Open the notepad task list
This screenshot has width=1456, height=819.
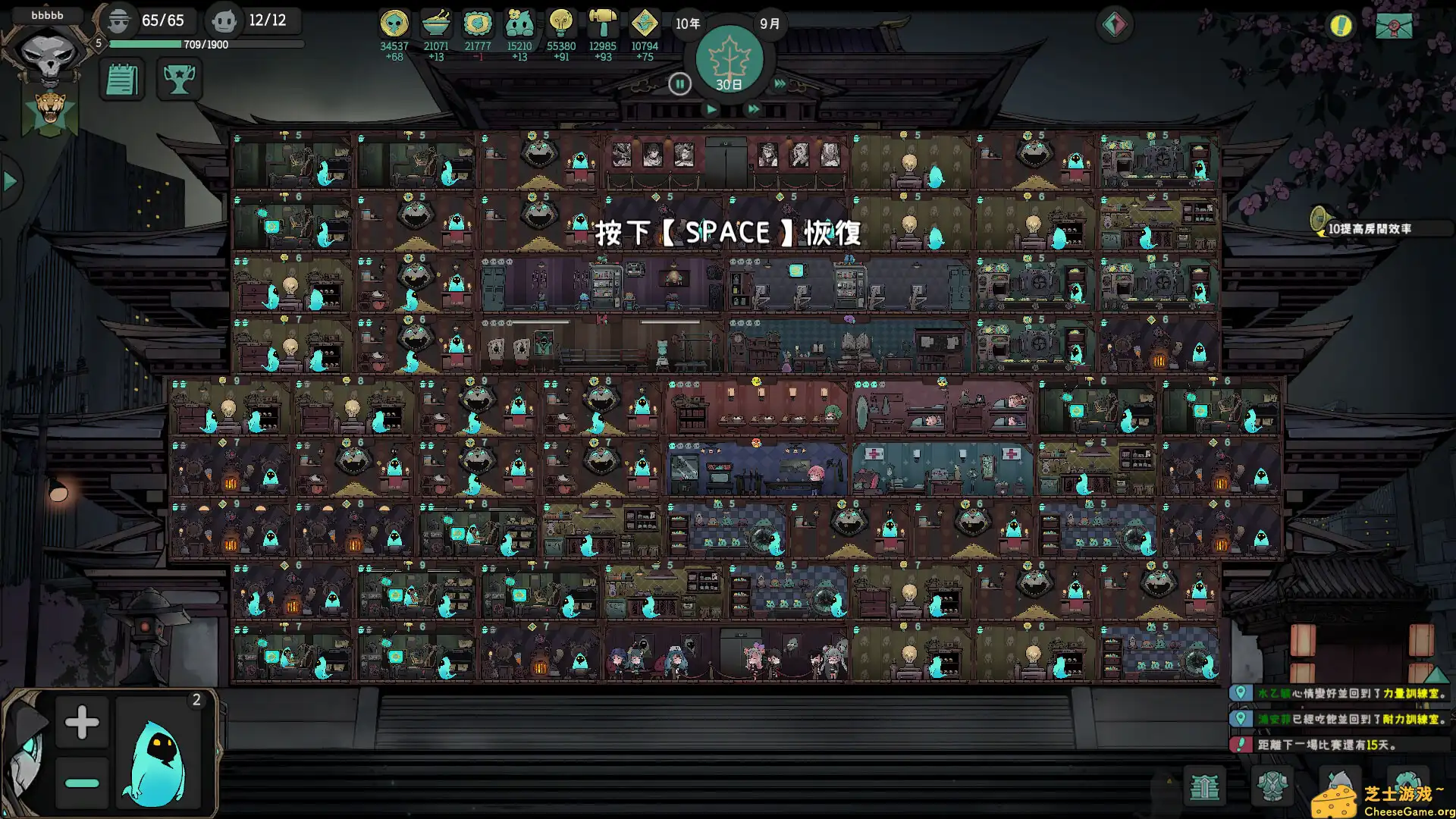122,79
